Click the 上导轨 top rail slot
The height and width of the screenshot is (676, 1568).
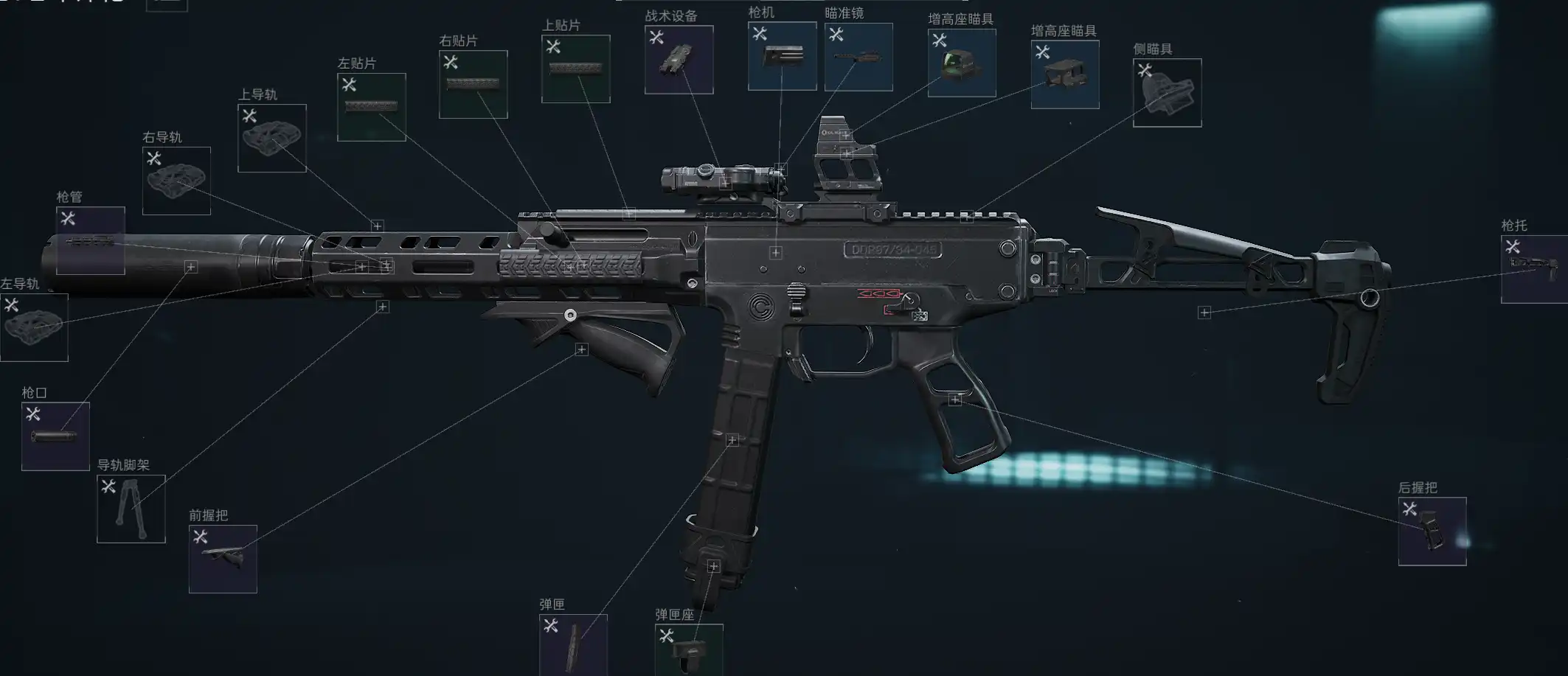pyautogui.click(x=271, y=138)
